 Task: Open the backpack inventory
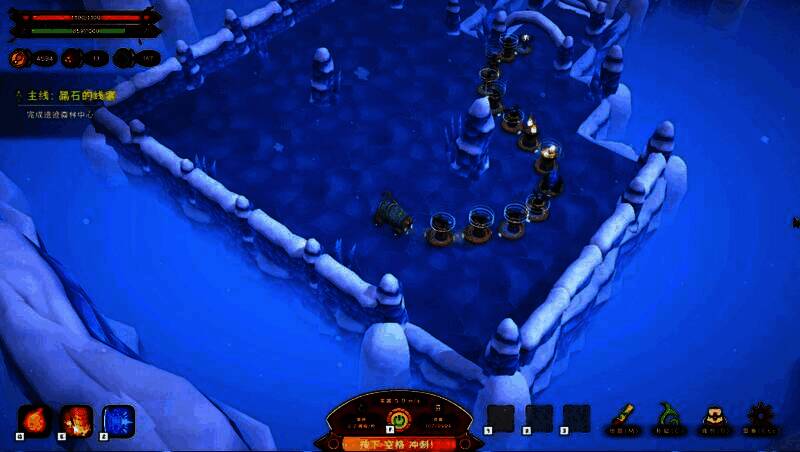click(x=713, y=416)
